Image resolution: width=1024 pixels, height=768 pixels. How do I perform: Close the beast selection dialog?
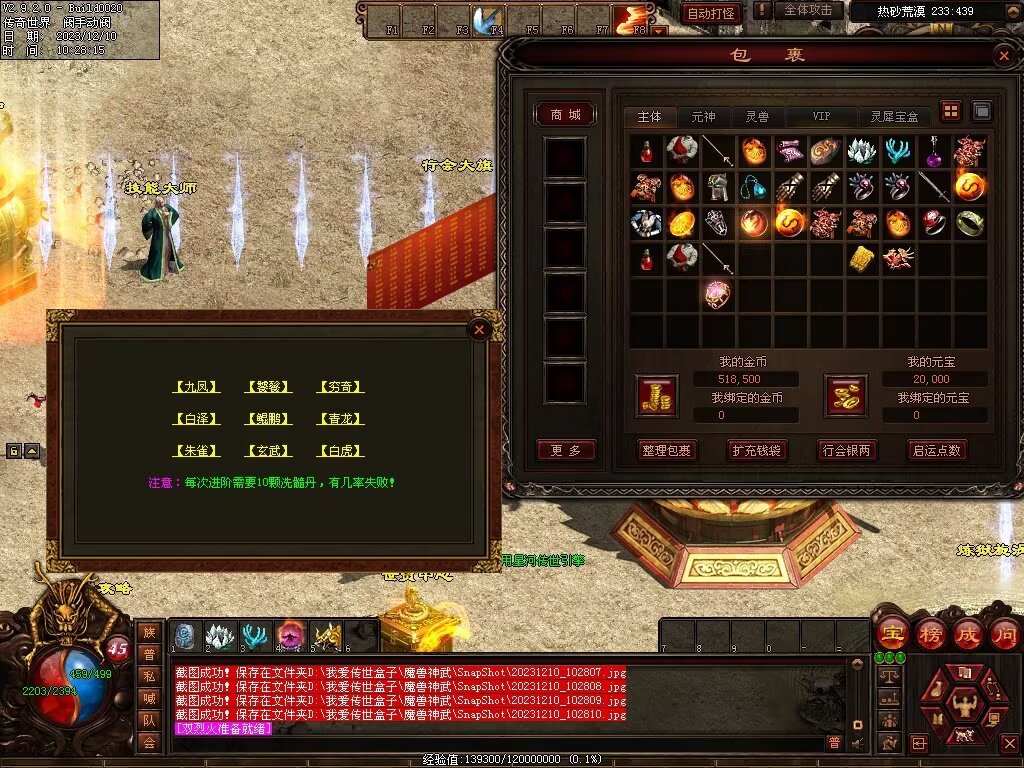click(x=479, y=329)
